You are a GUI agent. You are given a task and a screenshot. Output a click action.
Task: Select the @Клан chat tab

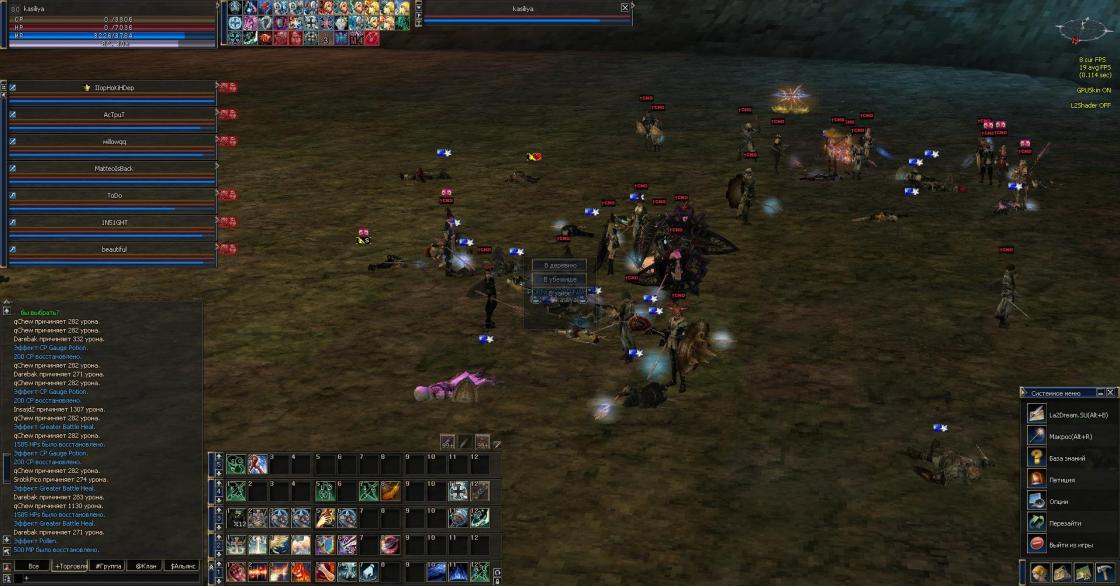(x=145, y=566)
